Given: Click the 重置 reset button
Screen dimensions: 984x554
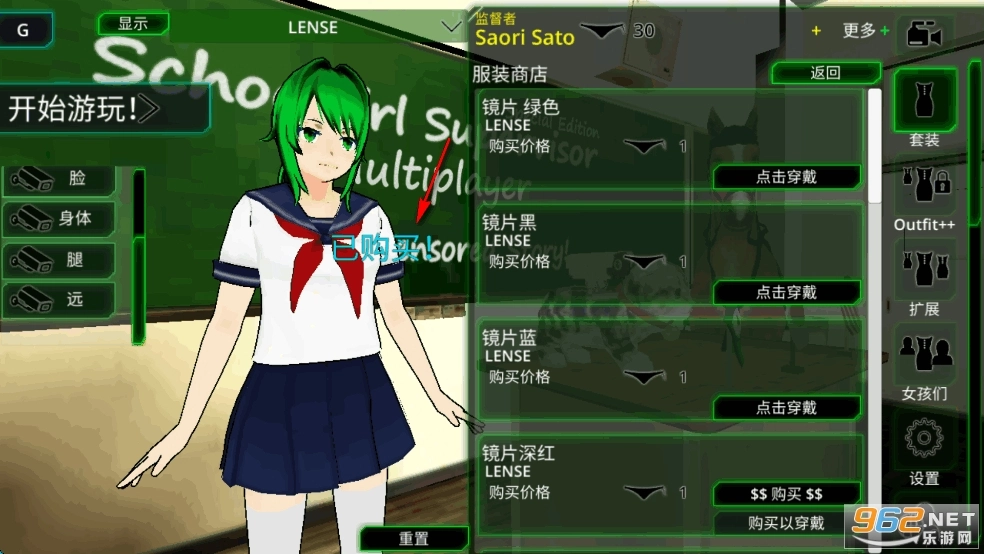Looking at the screenshot, I should coord(413,538).
